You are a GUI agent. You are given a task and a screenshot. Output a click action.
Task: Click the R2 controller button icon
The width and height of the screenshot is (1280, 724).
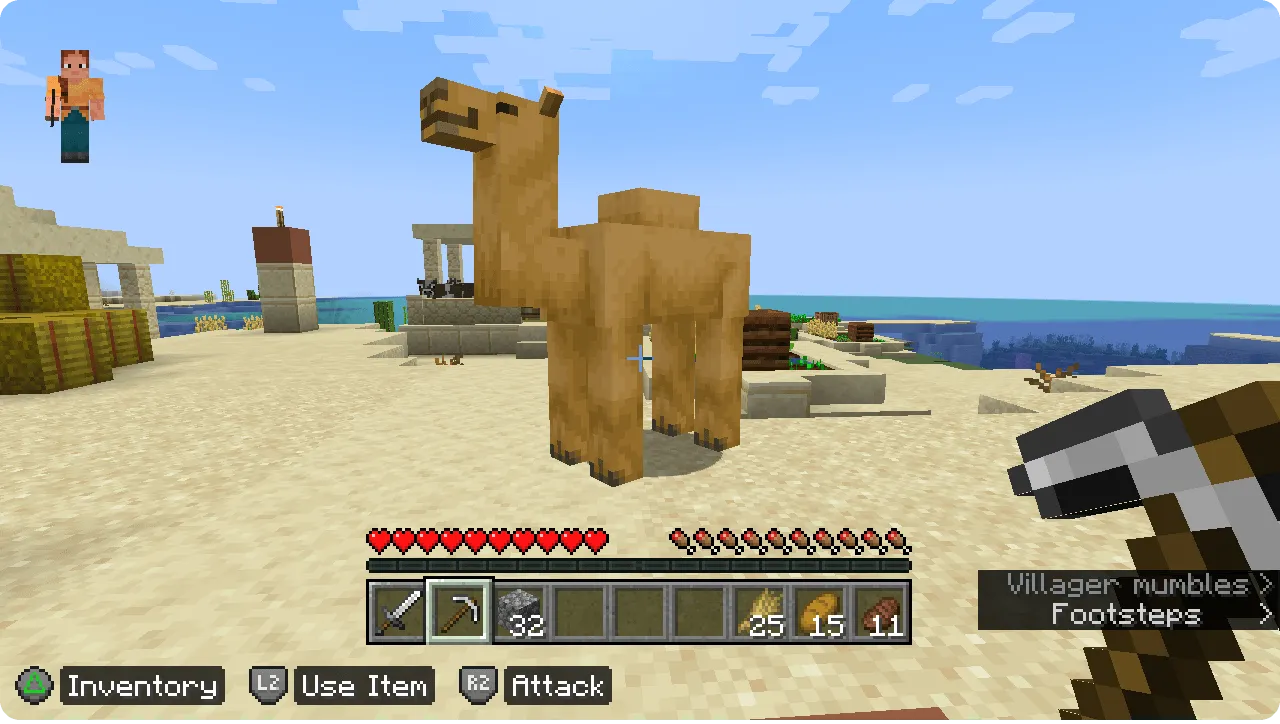click(478, 686)
